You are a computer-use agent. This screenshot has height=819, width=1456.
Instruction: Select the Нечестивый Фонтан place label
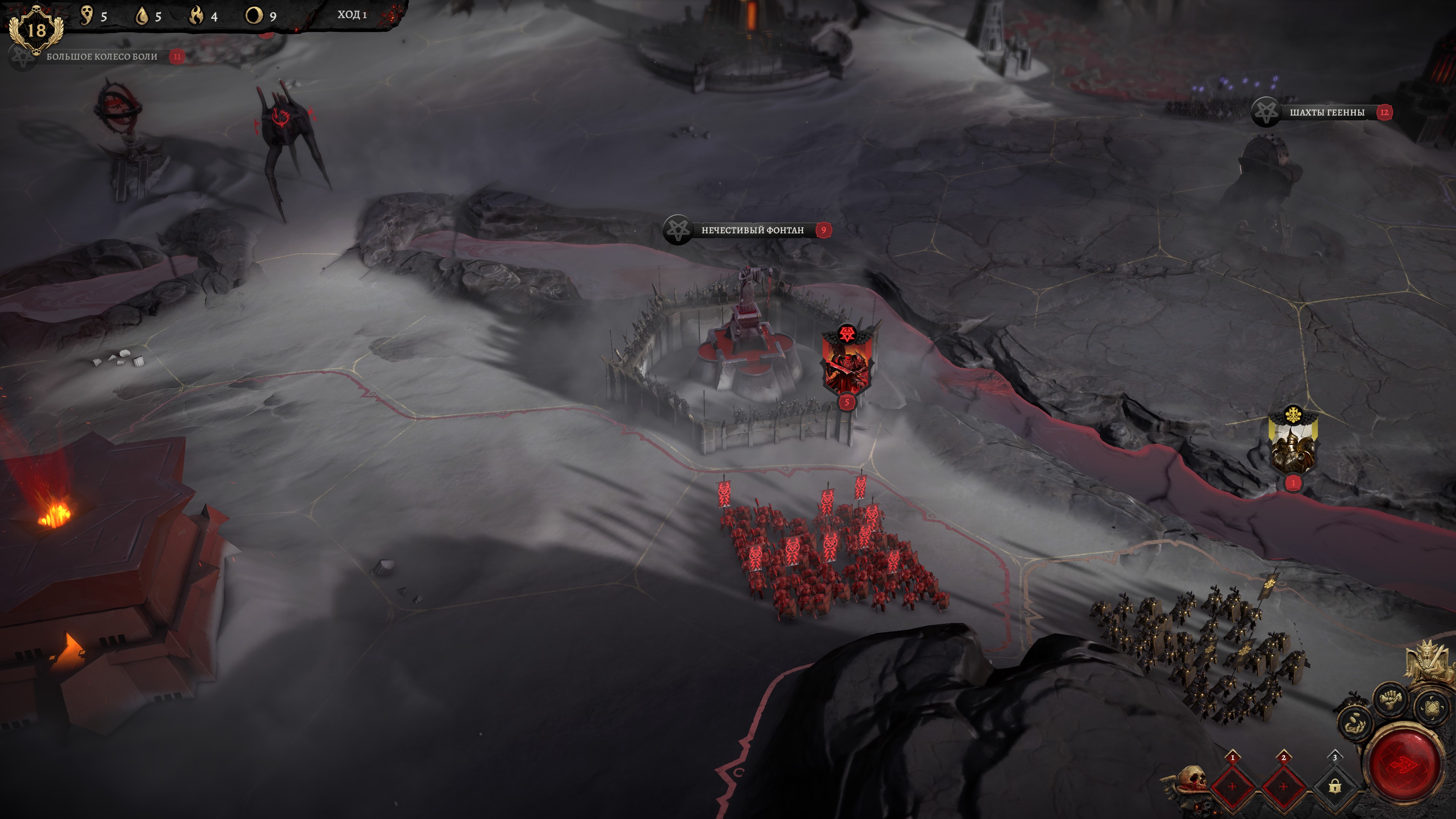pos(752,230)
